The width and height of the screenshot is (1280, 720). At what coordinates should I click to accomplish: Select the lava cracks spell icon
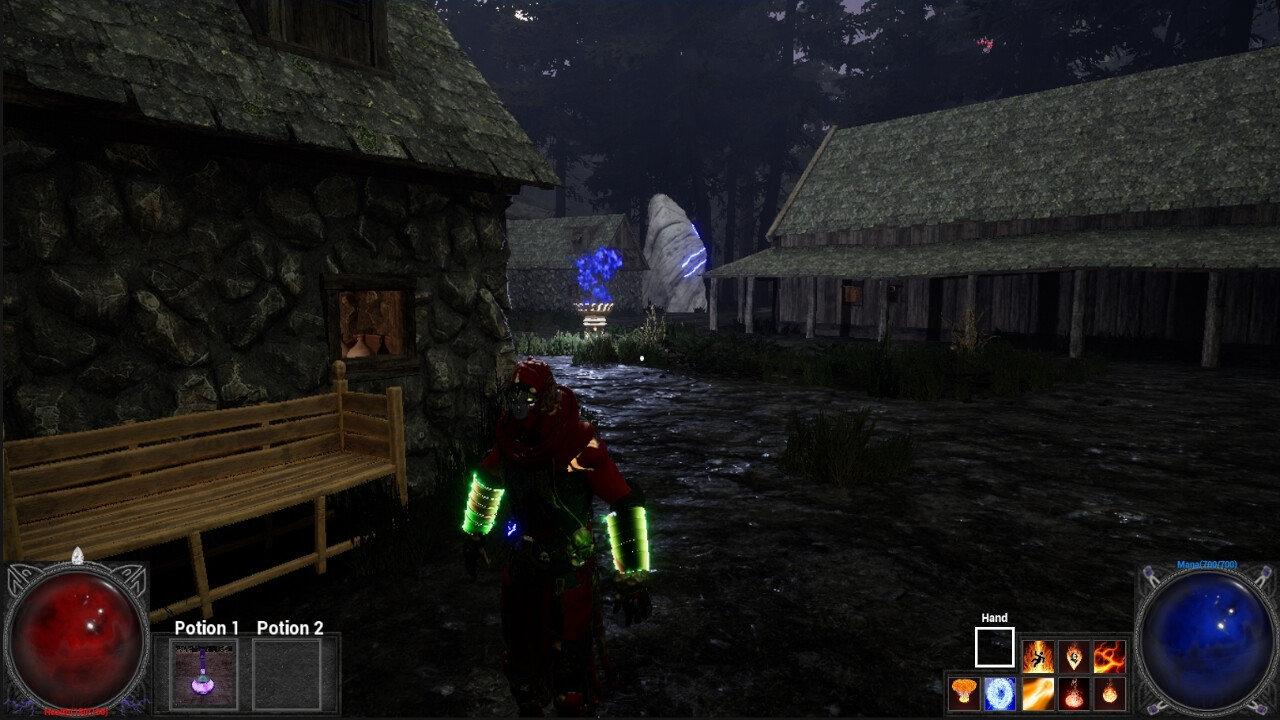point(1110,657)
